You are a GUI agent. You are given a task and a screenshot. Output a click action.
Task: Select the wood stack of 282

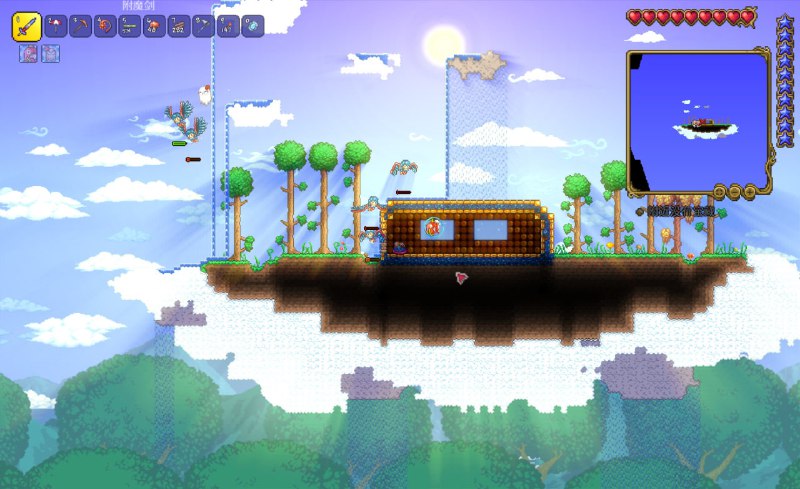click(x=179, y=26)
